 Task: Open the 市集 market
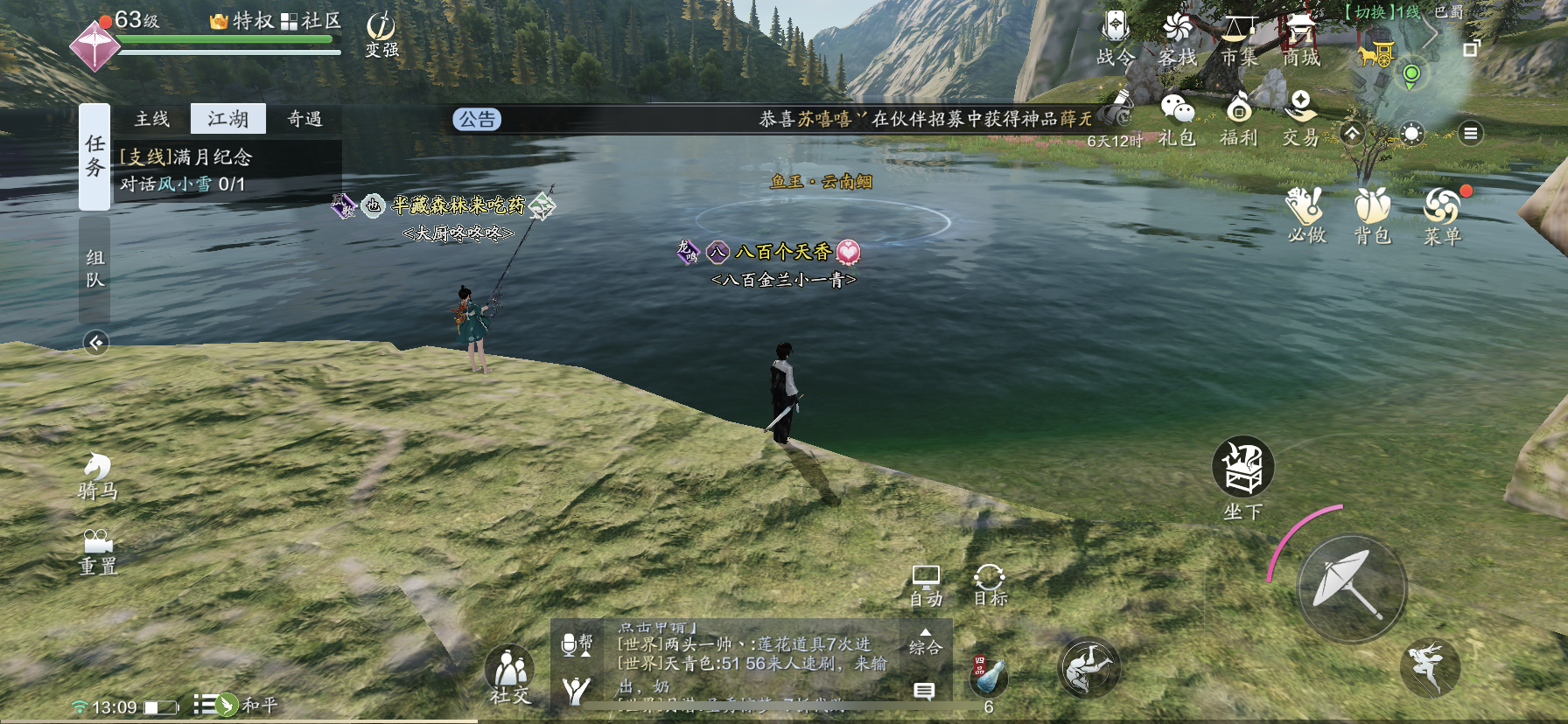pos(1239,38)
